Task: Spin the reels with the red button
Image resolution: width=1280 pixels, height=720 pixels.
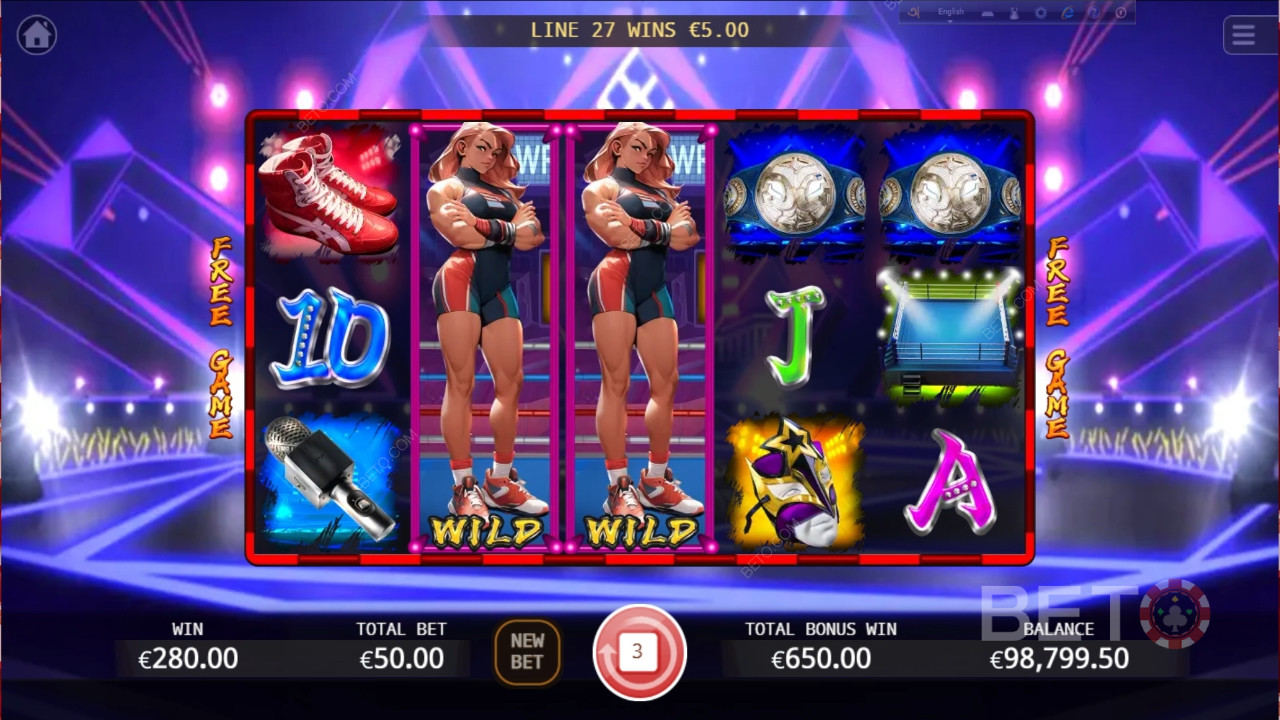Action: pos(640,652)
